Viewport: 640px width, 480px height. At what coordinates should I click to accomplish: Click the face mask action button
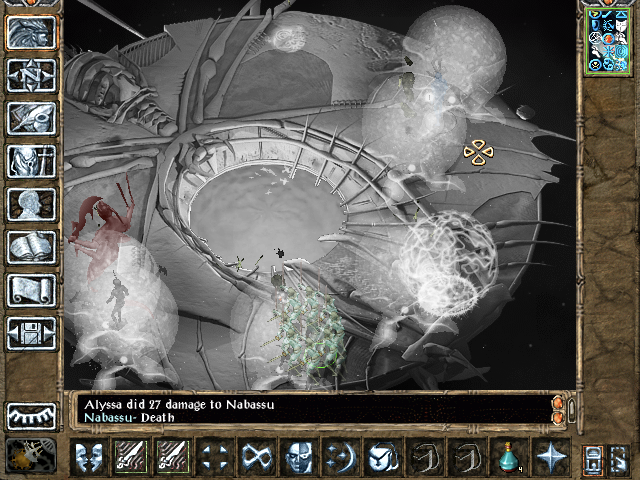[298, 457]
